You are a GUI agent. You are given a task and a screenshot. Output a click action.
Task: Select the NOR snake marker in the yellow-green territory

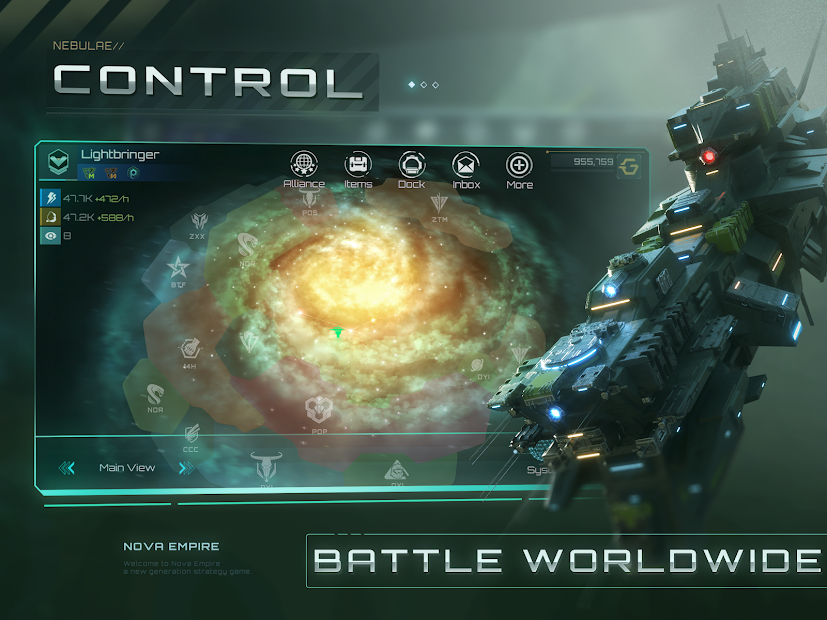(155, 394)
